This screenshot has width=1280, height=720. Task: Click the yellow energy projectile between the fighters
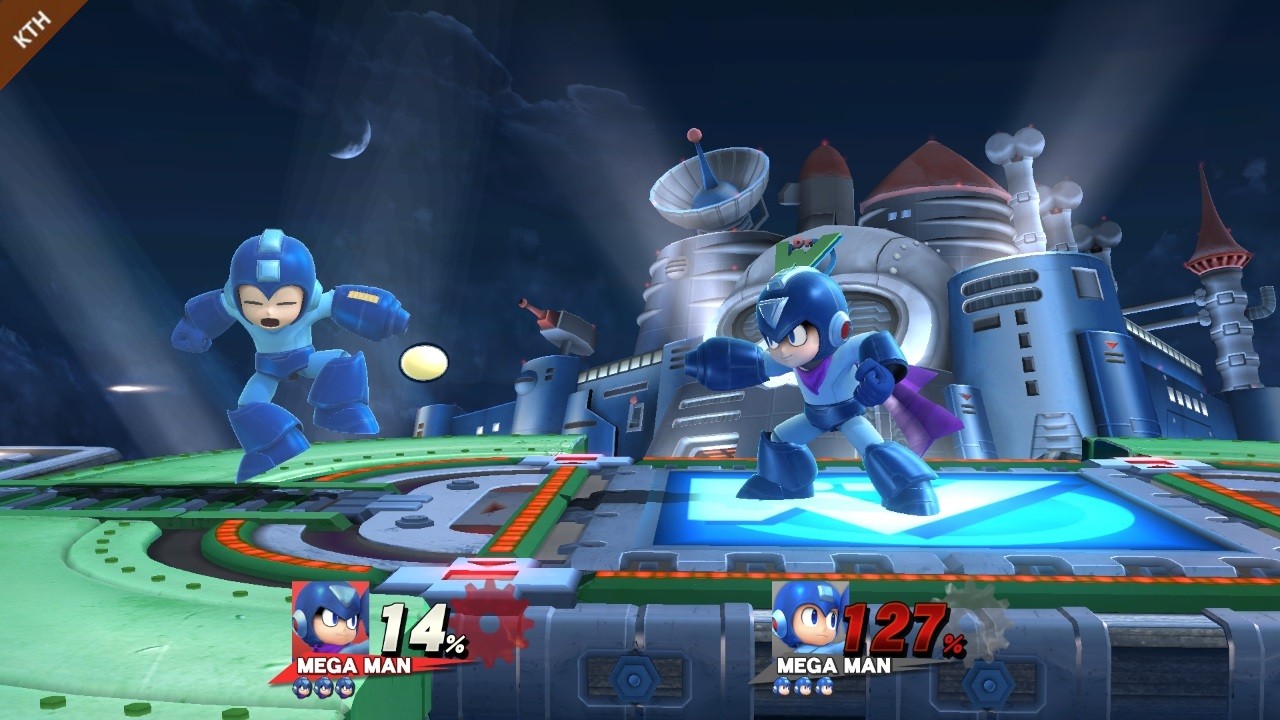point(424,364)
